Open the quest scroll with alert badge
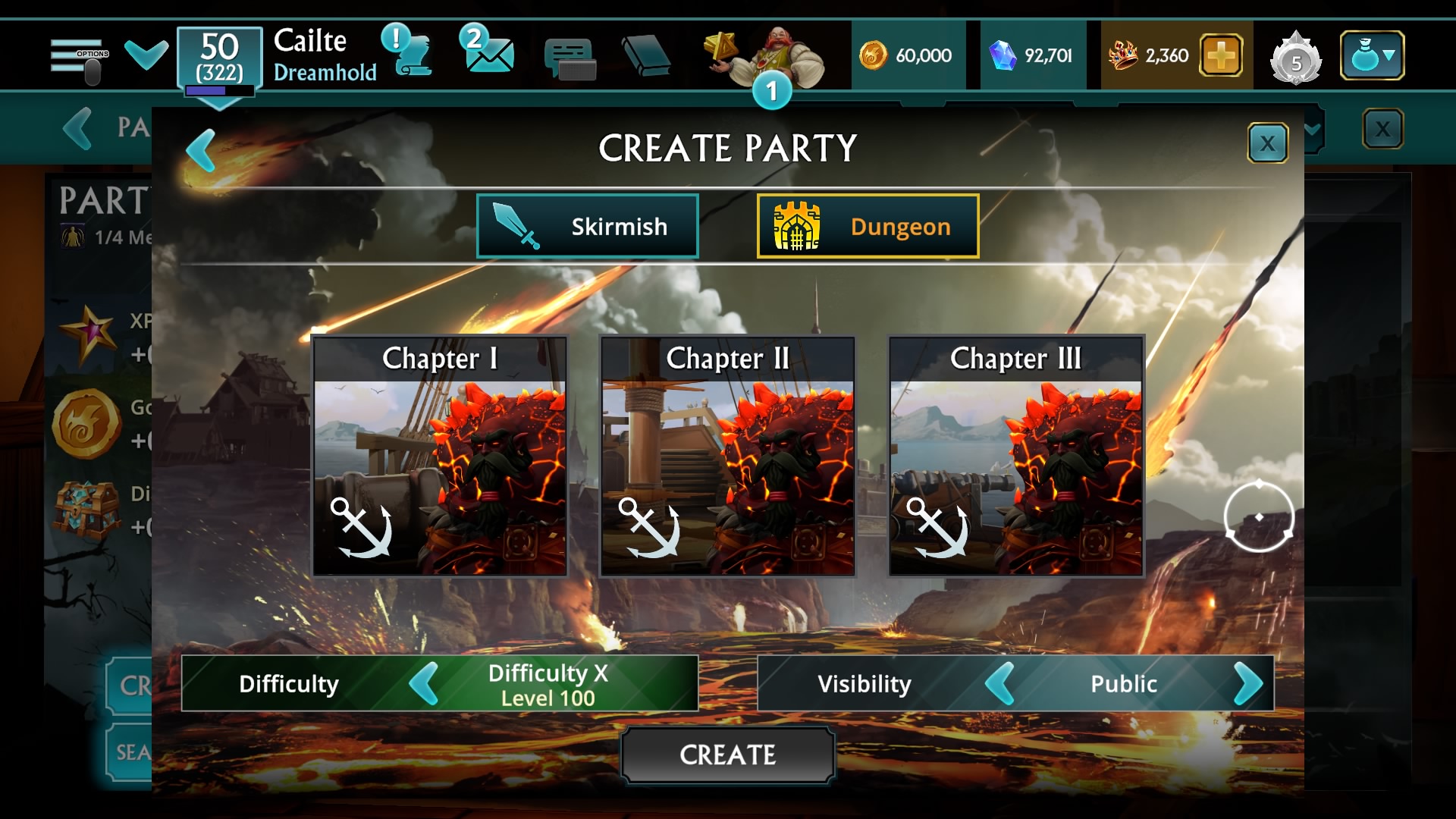This screenshot has width=1456, height=819. (x=409, y=53)
